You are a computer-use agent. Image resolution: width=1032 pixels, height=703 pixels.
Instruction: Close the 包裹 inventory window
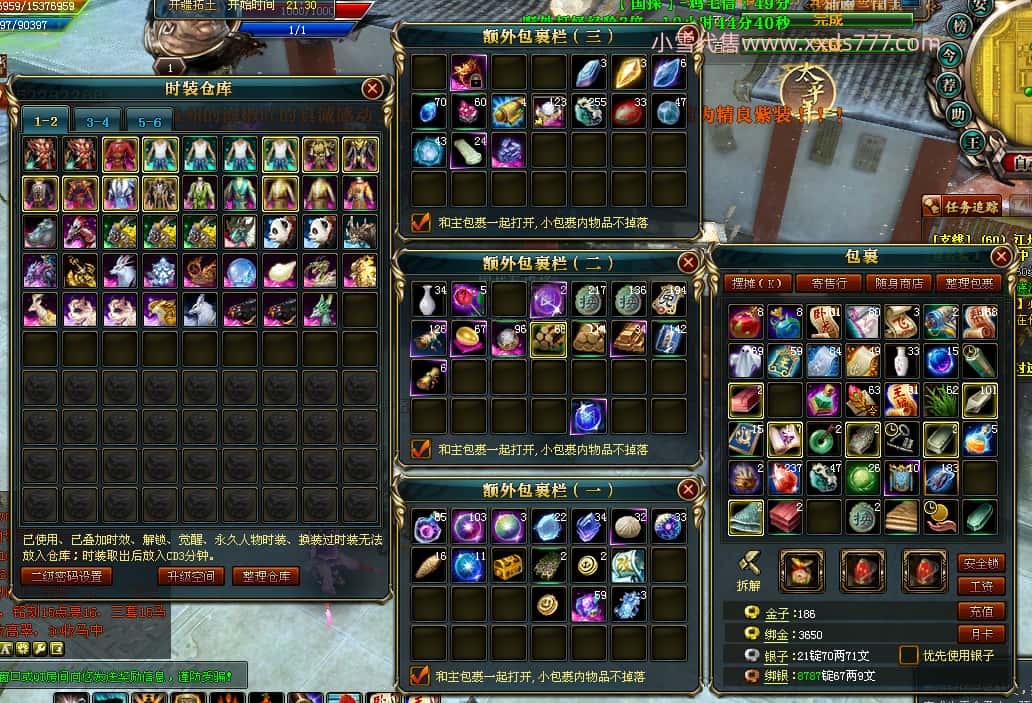(x=1001, y=257)
